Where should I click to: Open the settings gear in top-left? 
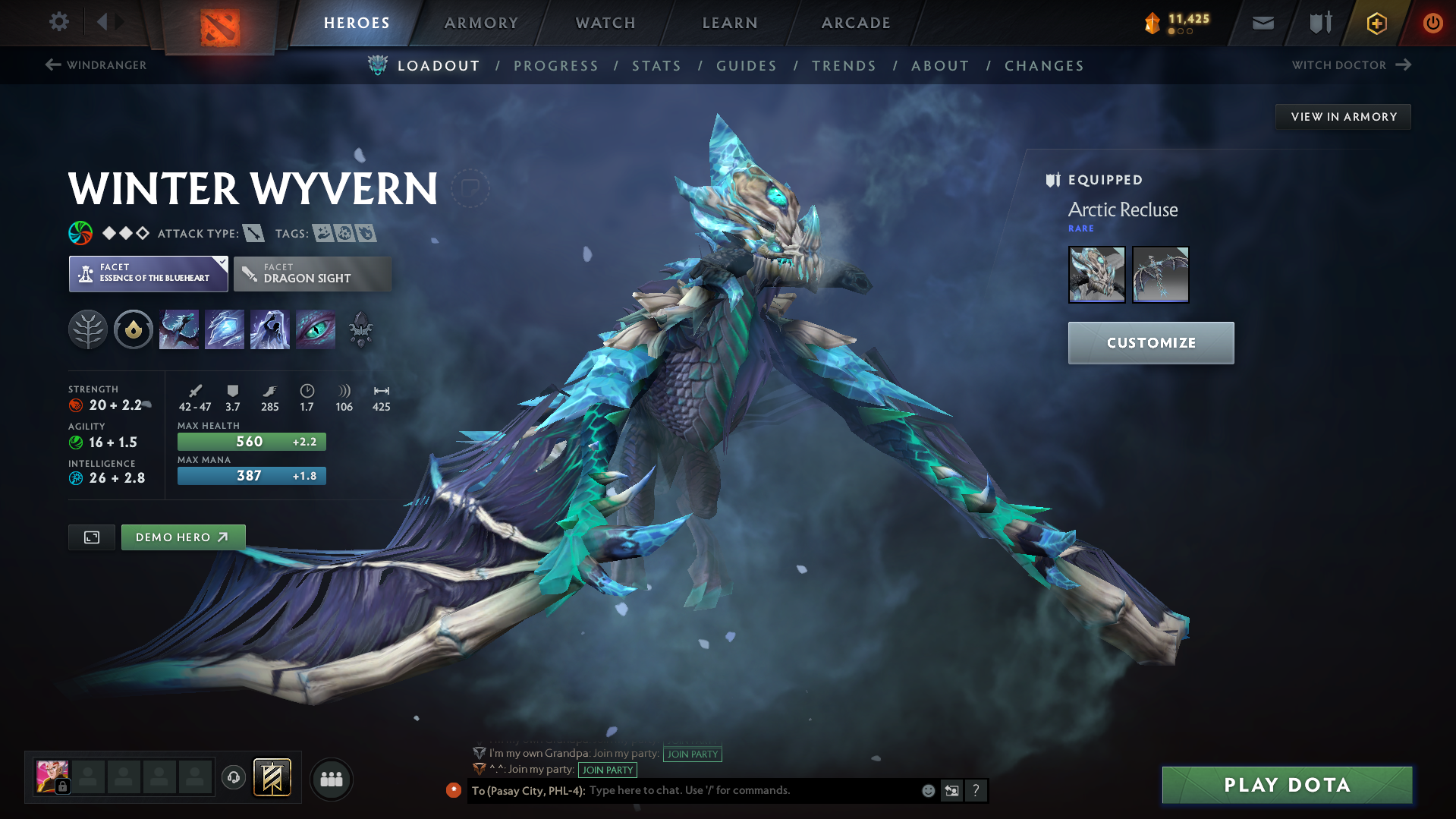pyautogui.click(x=58, y=22)
